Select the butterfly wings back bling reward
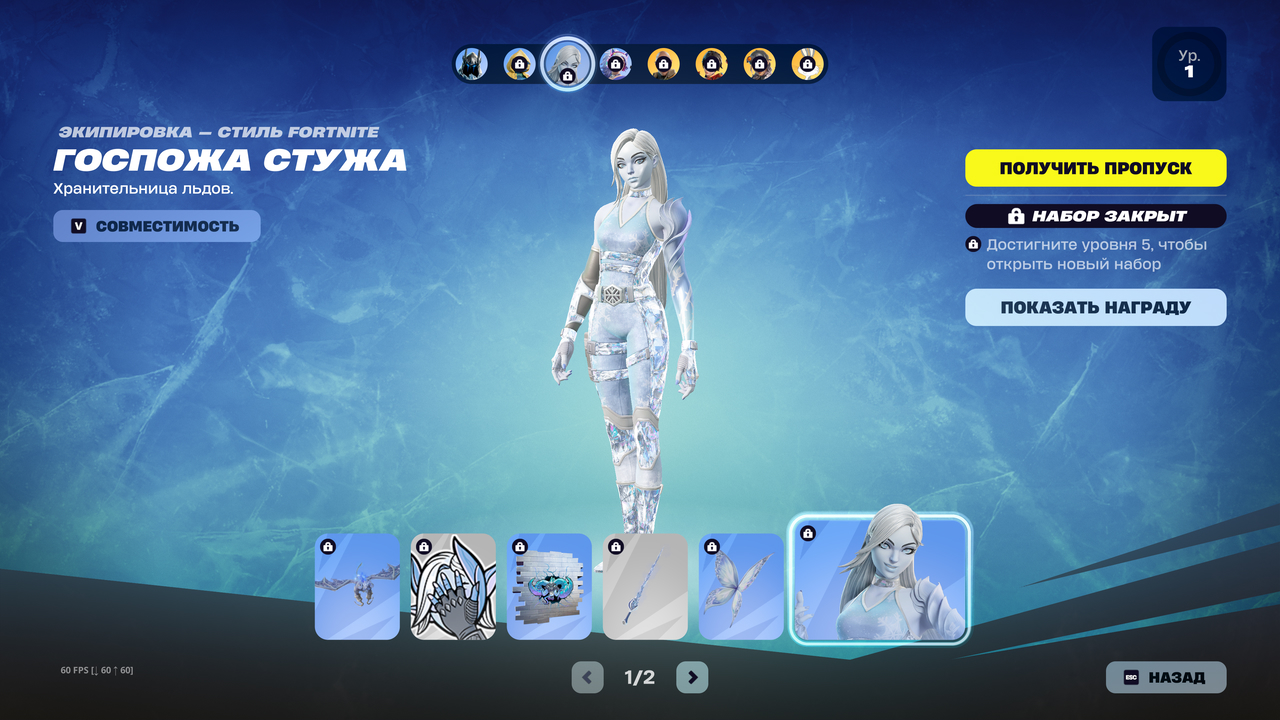 click(741, 586)
